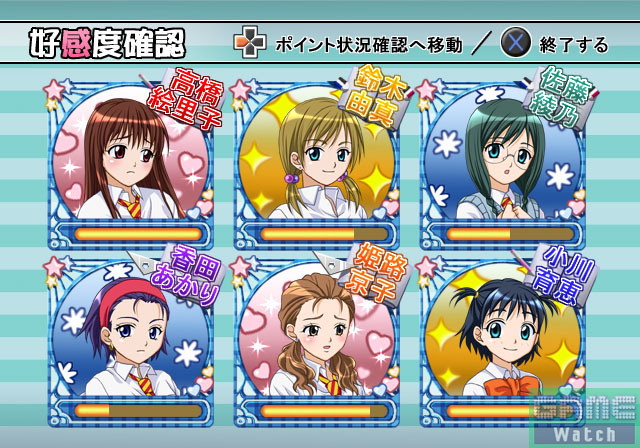
Task: Choose the 姫路京子 character card
Action: point(316,338)
